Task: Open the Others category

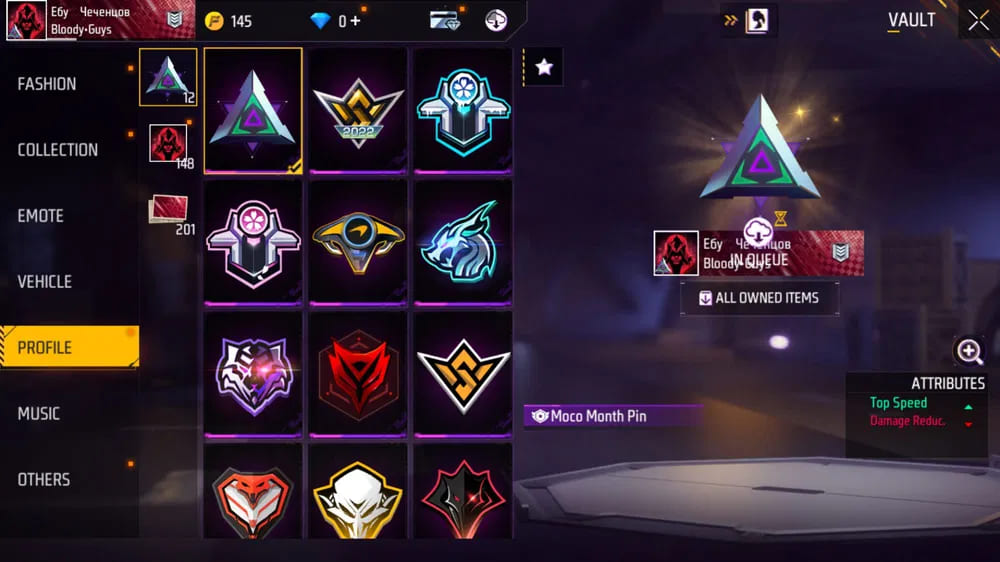Action: 44,480
